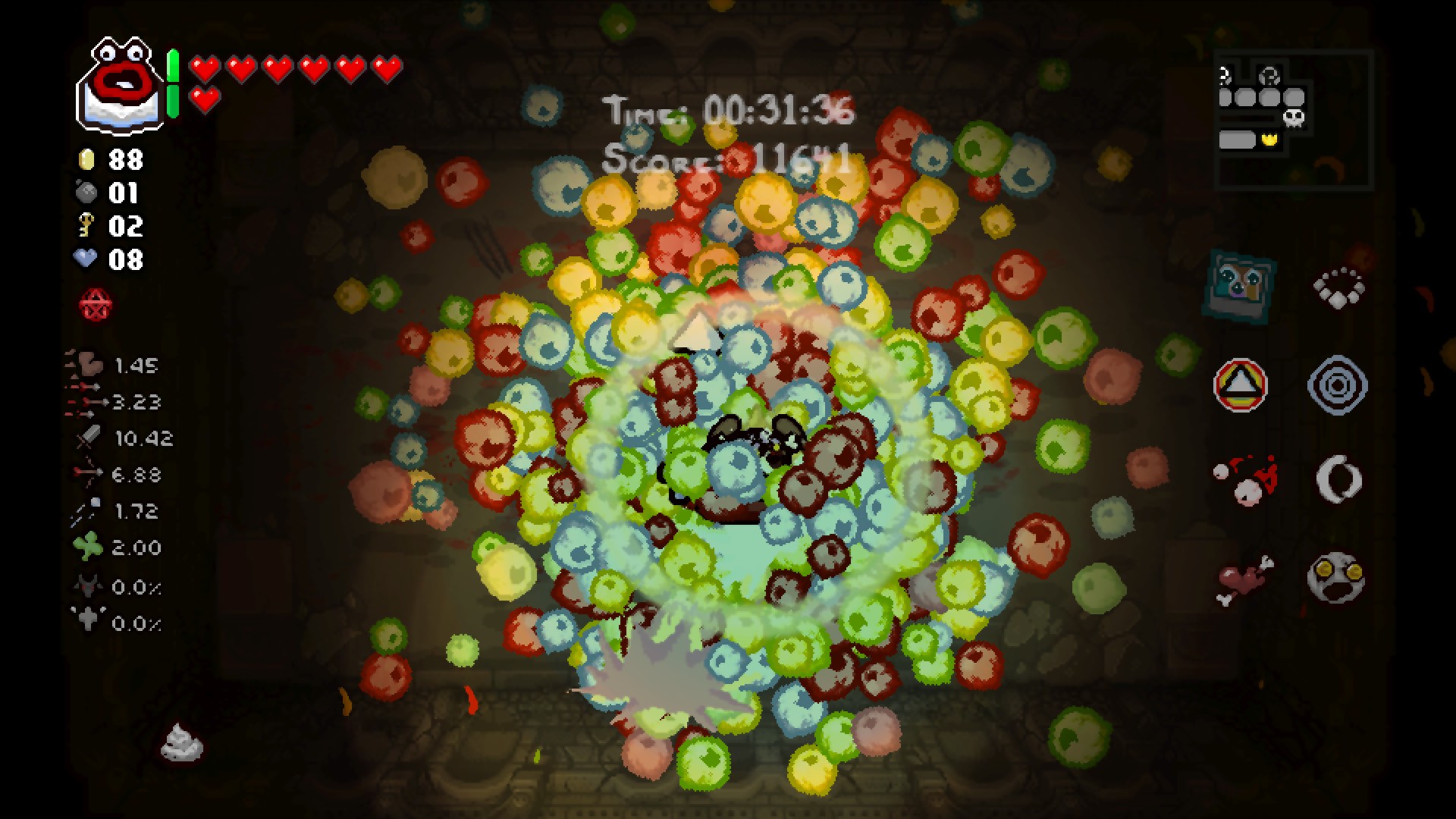Select the screaming white face item

(1336, 579)
